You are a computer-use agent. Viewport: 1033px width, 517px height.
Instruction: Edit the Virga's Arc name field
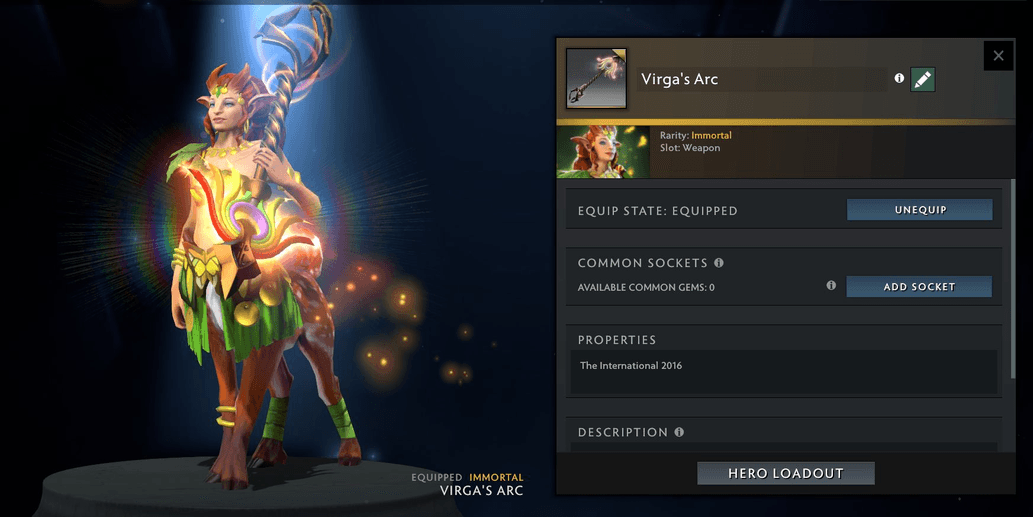coord(760,80)
